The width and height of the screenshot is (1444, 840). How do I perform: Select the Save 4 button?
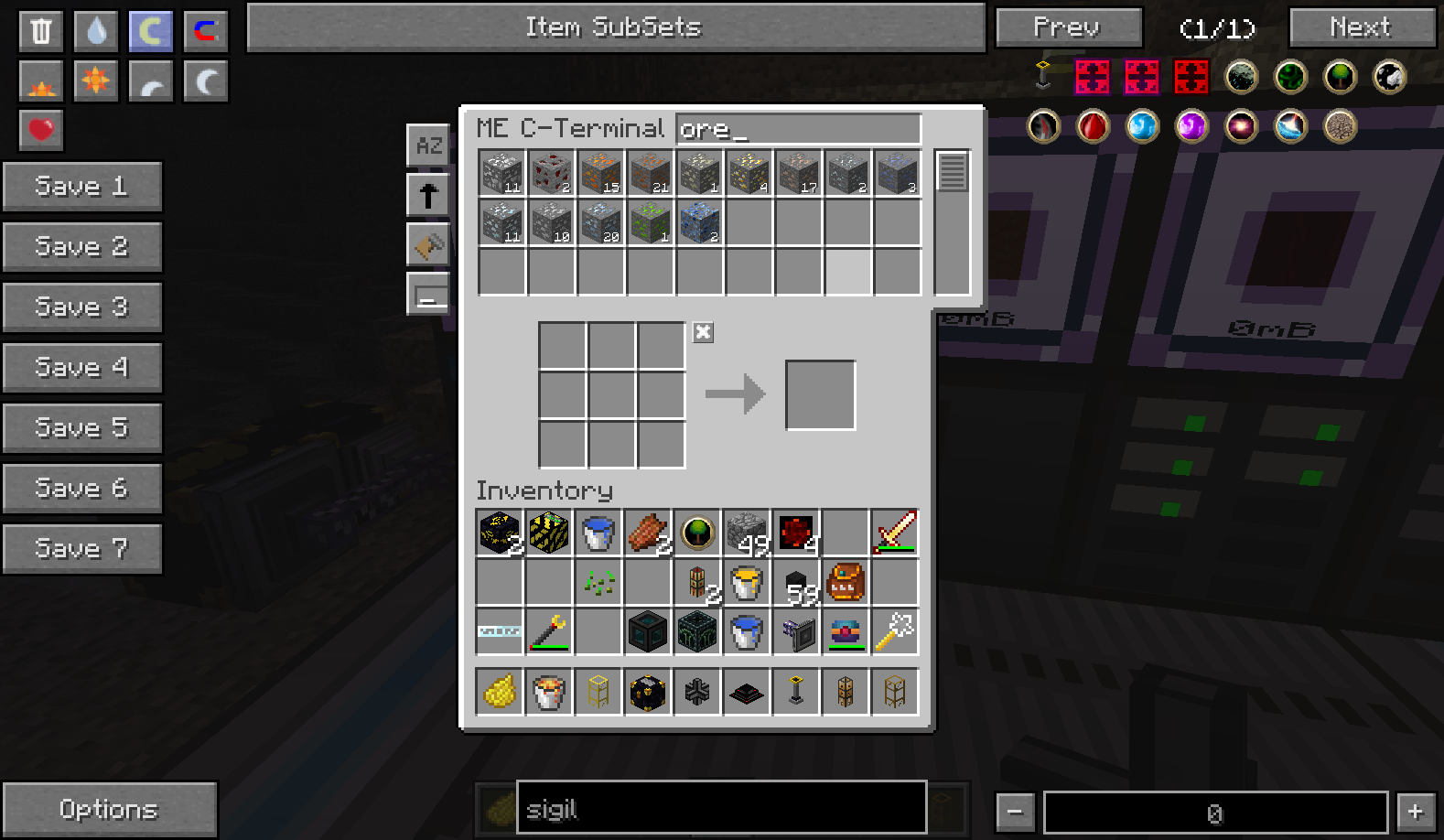[81, 368]
